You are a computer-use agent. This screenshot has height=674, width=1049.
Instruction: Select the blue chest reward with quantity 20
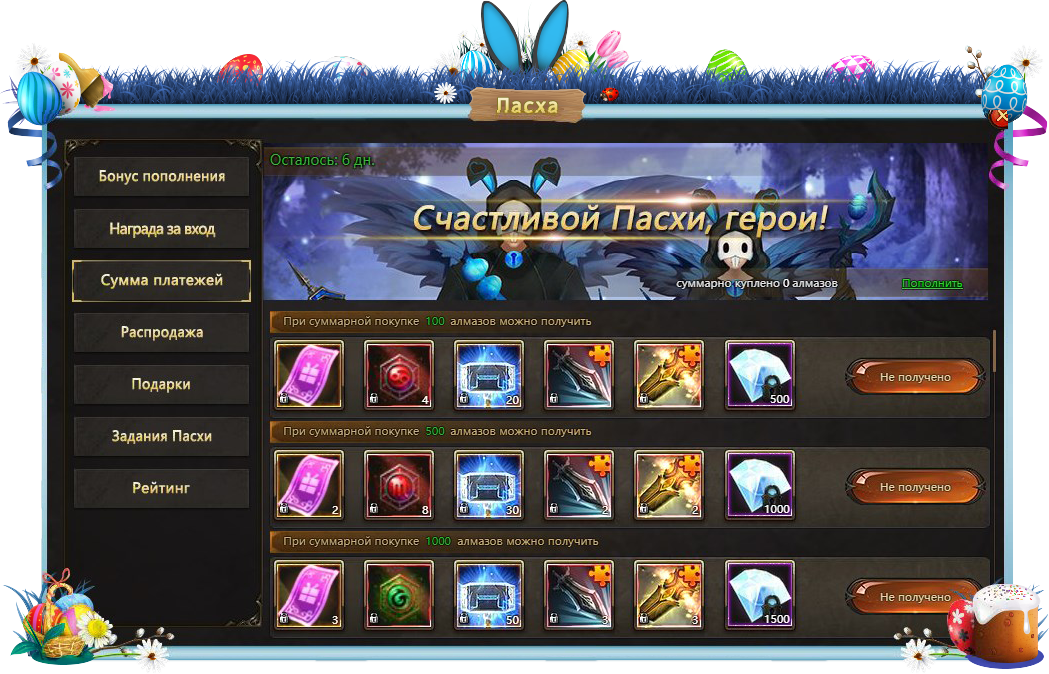tap(489, 376)
